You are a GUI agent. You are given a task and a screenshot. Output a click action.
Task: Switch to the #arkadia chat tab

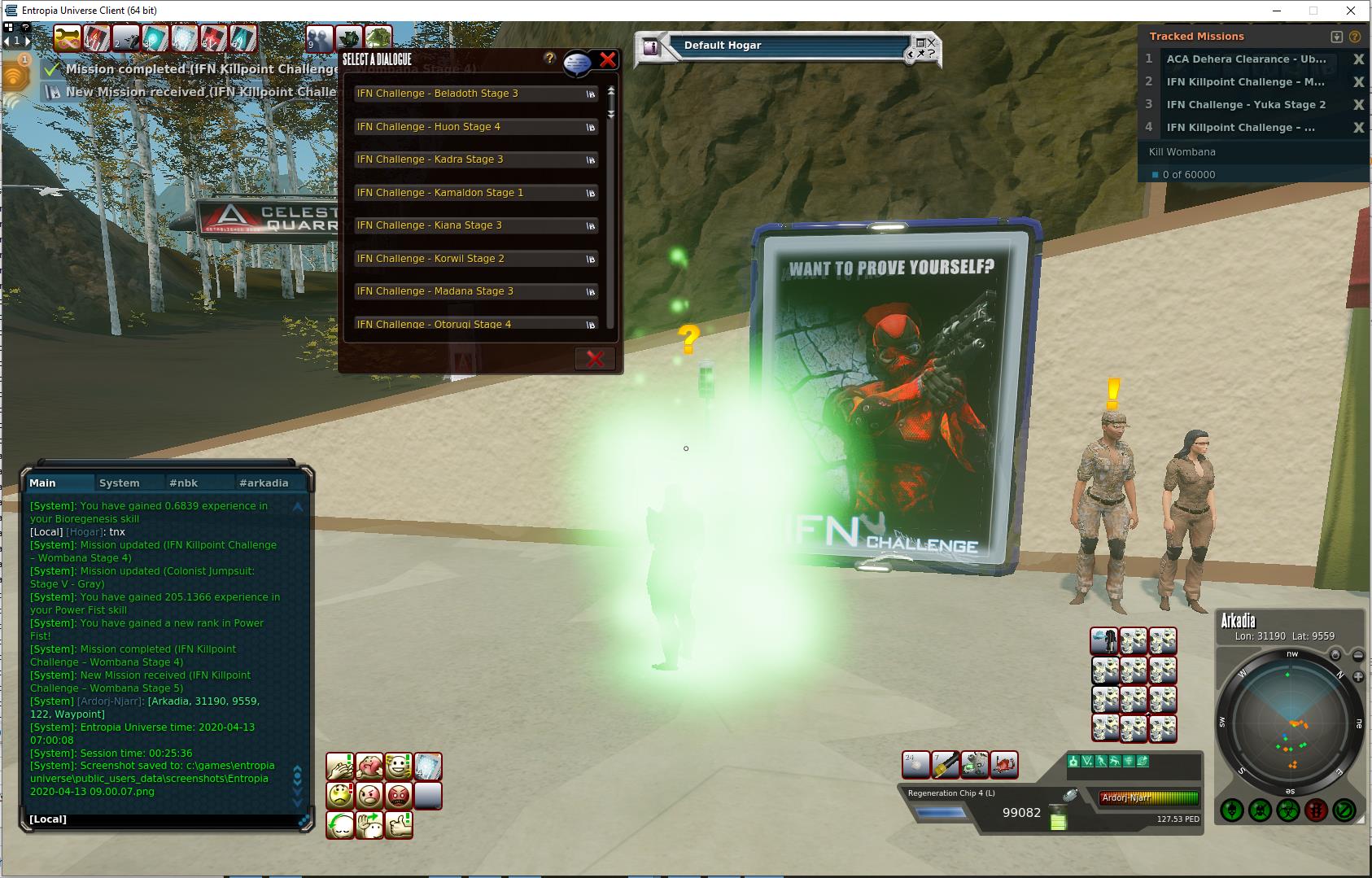264,483
